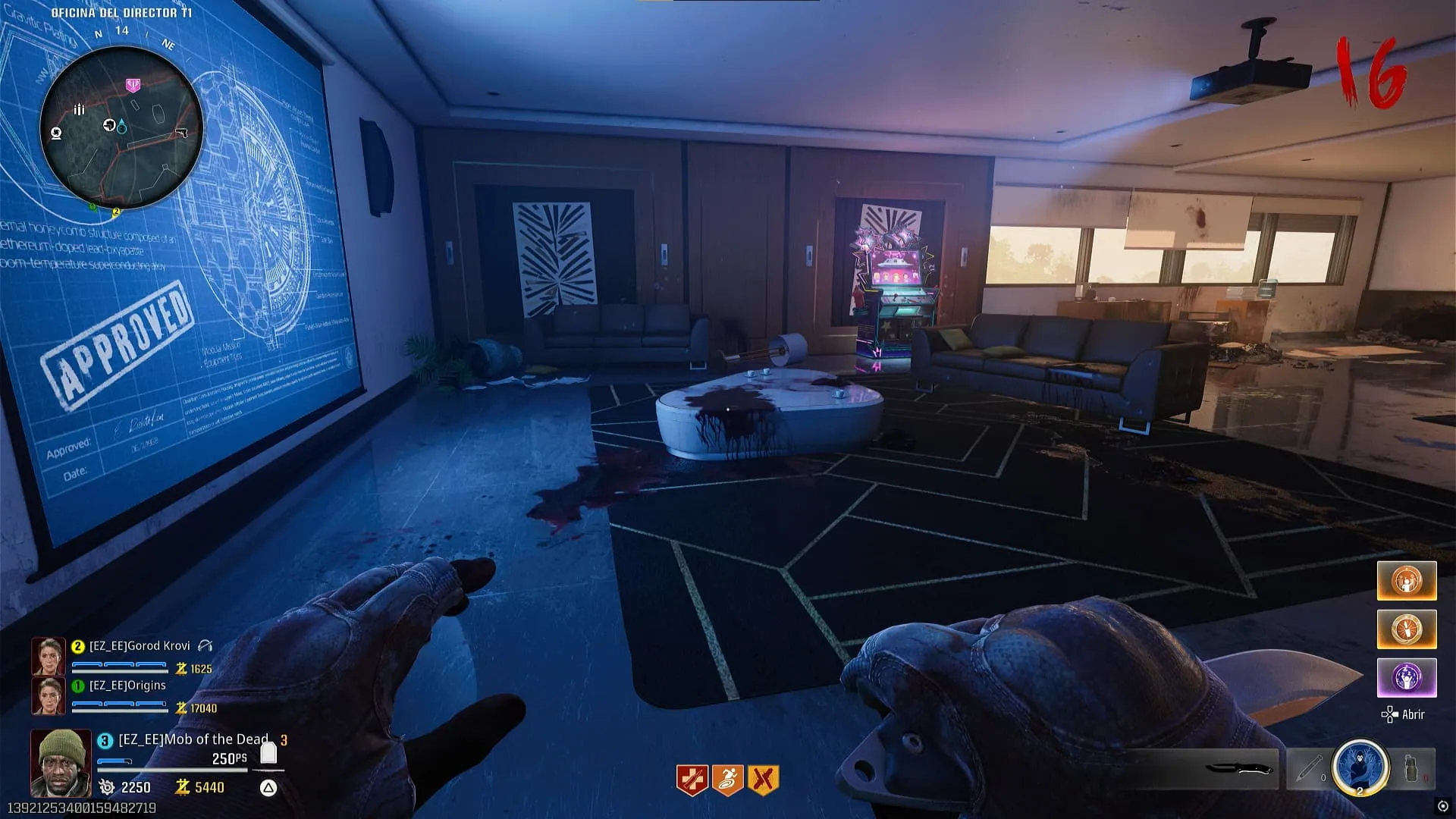Select the yellow crossed-weapons perk icon
The height and width of the screenshot is (819, 1456).
(764, 780)
